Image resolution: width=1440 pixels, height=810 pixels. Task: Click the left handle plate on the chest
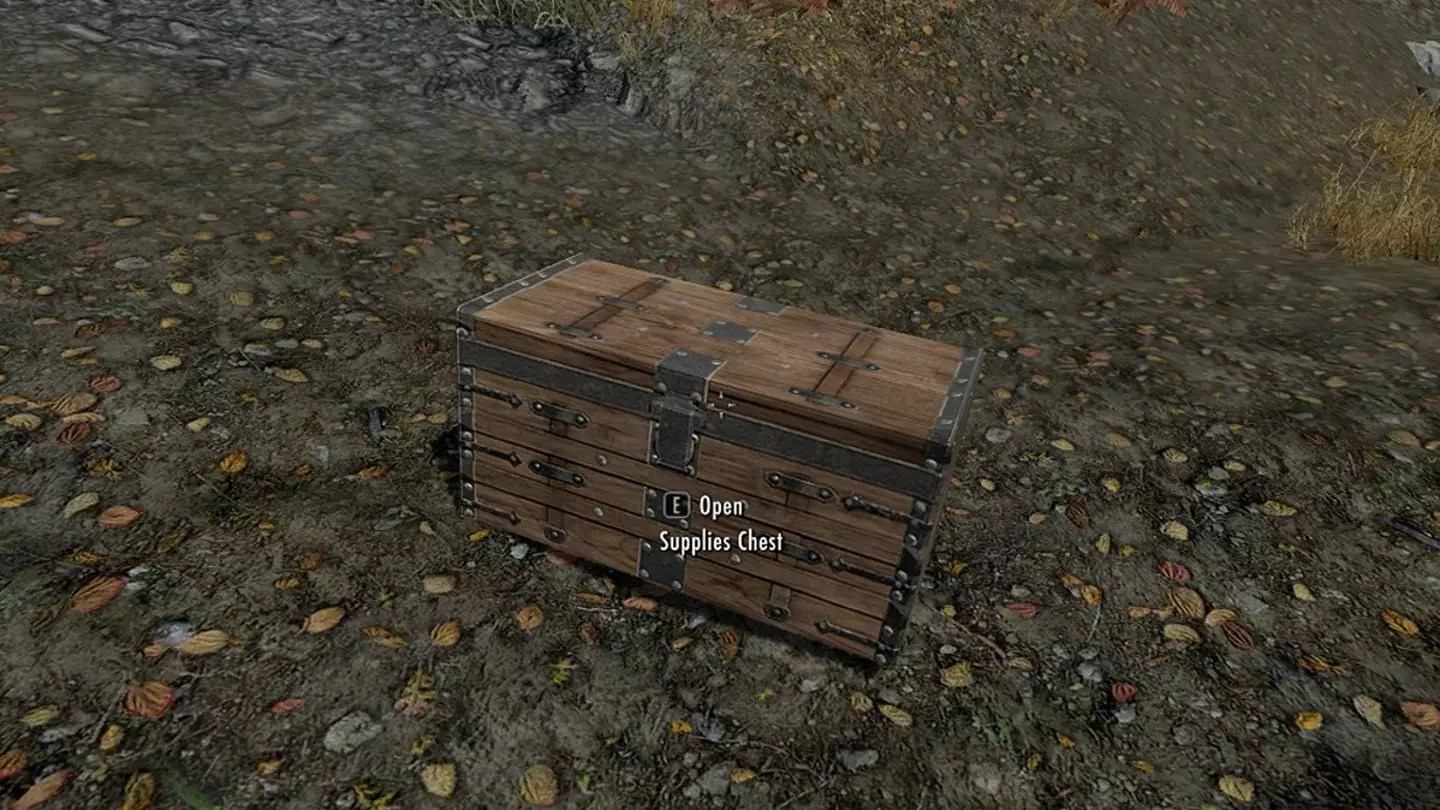pyautogui.click(x=556, y=414)
